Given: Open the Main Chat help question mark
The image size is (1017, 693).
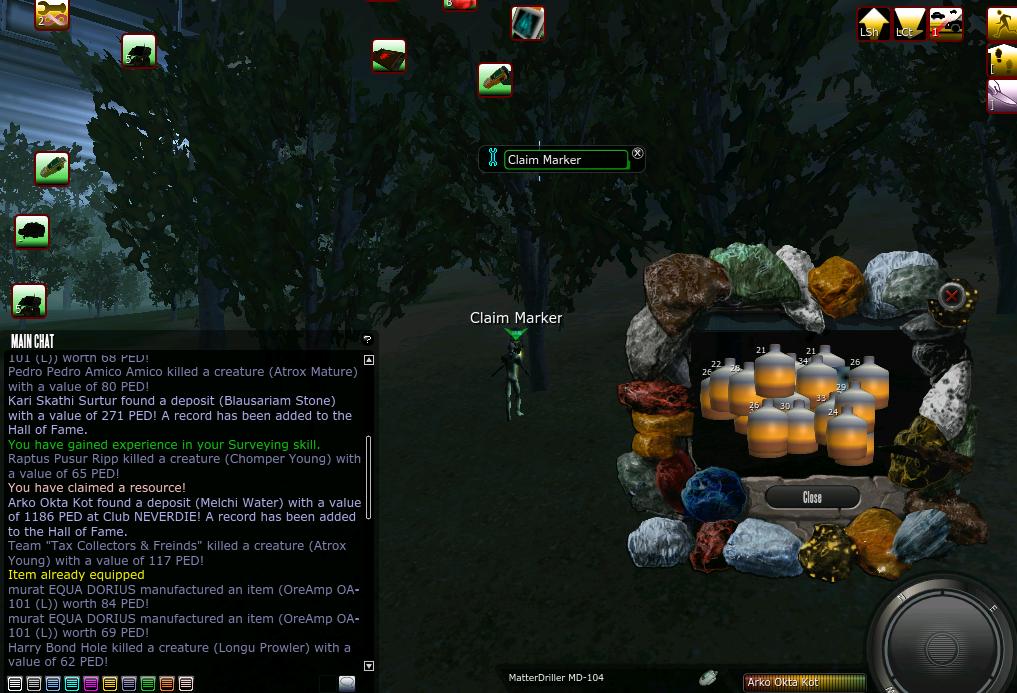Looking at the screenshot, I should coord(367,340).
